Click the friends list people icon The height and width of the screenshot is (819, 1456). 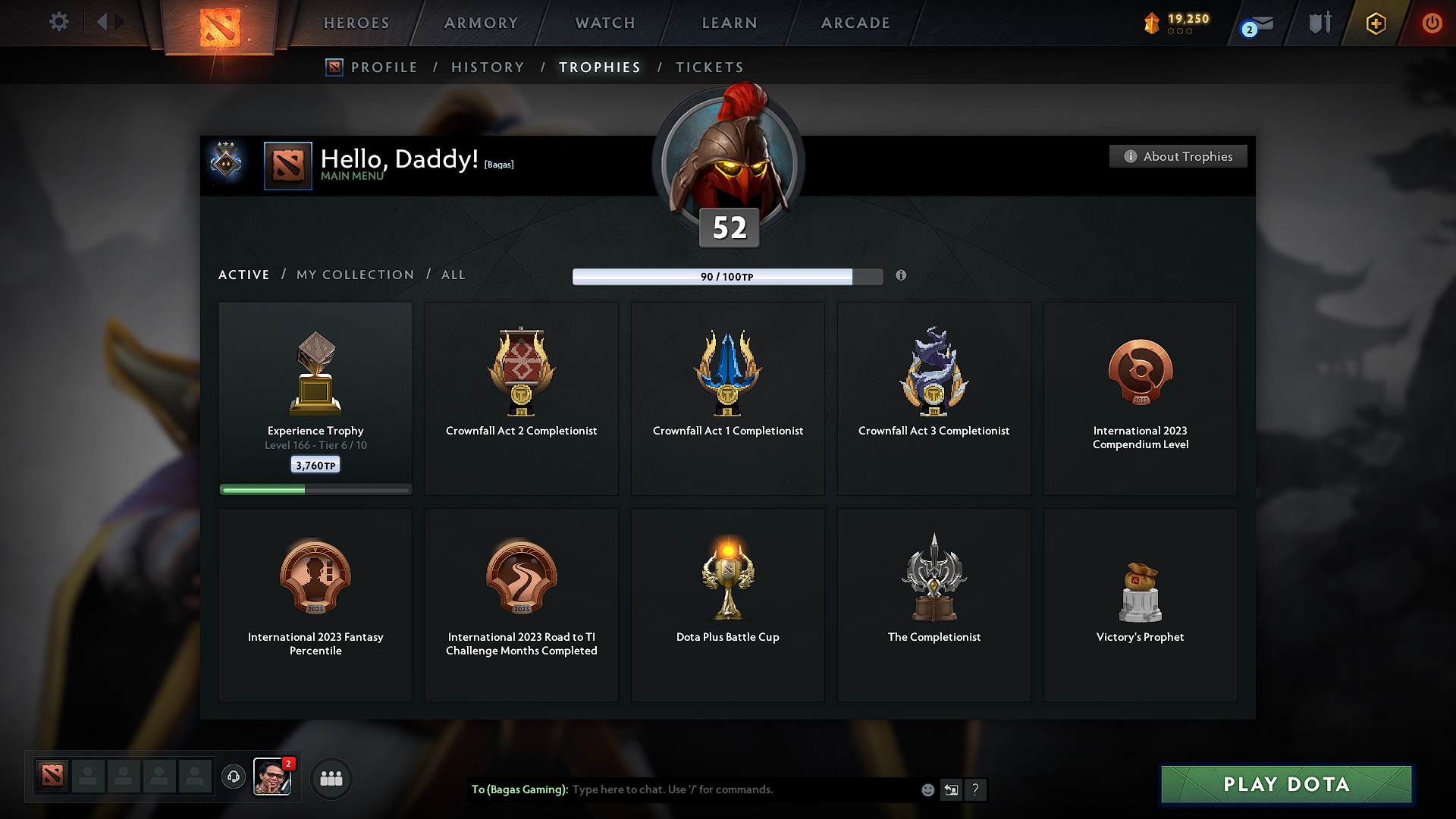point(331,778)
